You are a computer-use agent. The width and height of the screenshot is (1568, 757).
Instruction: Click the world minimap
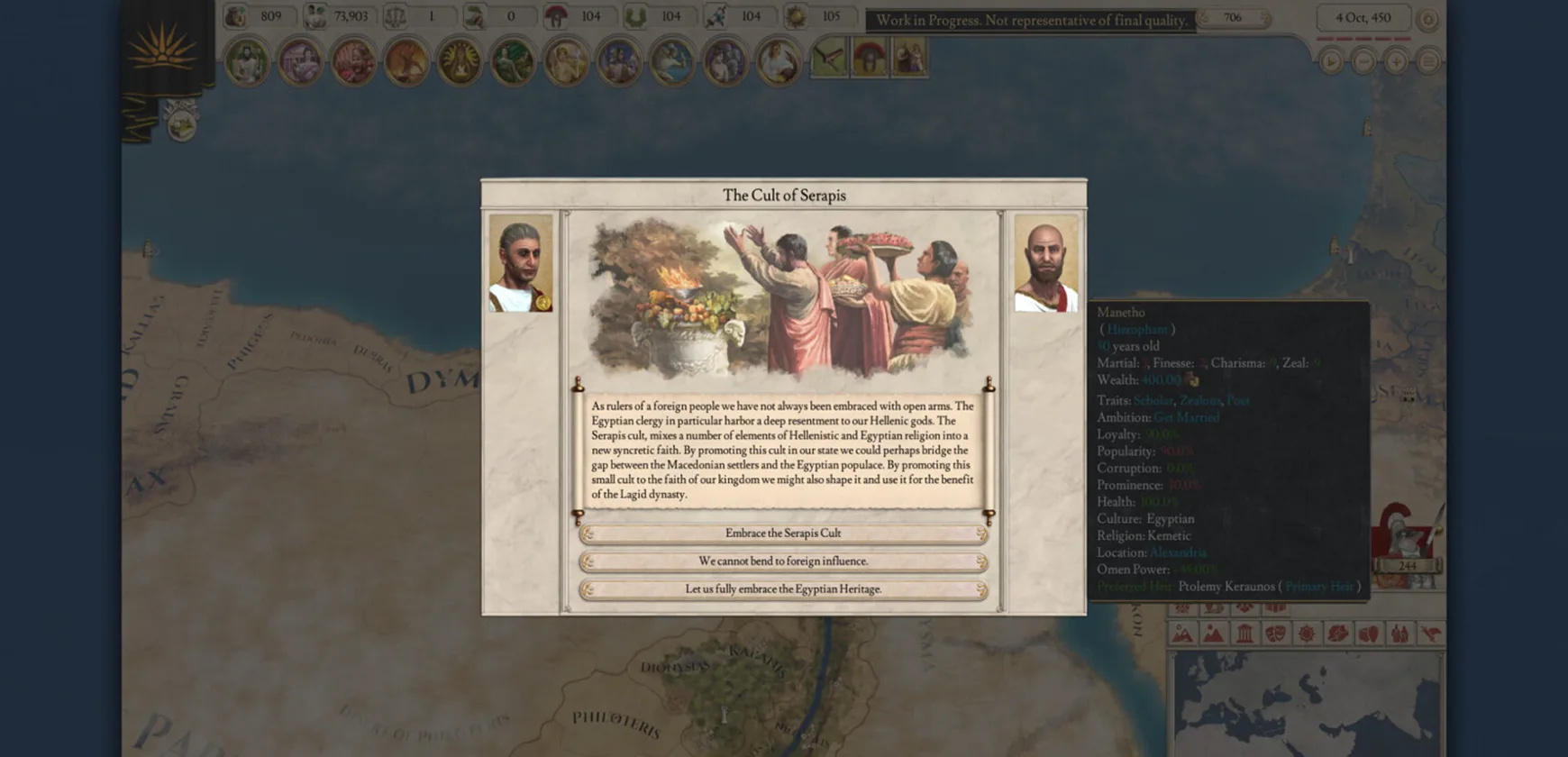[1305, 703]
